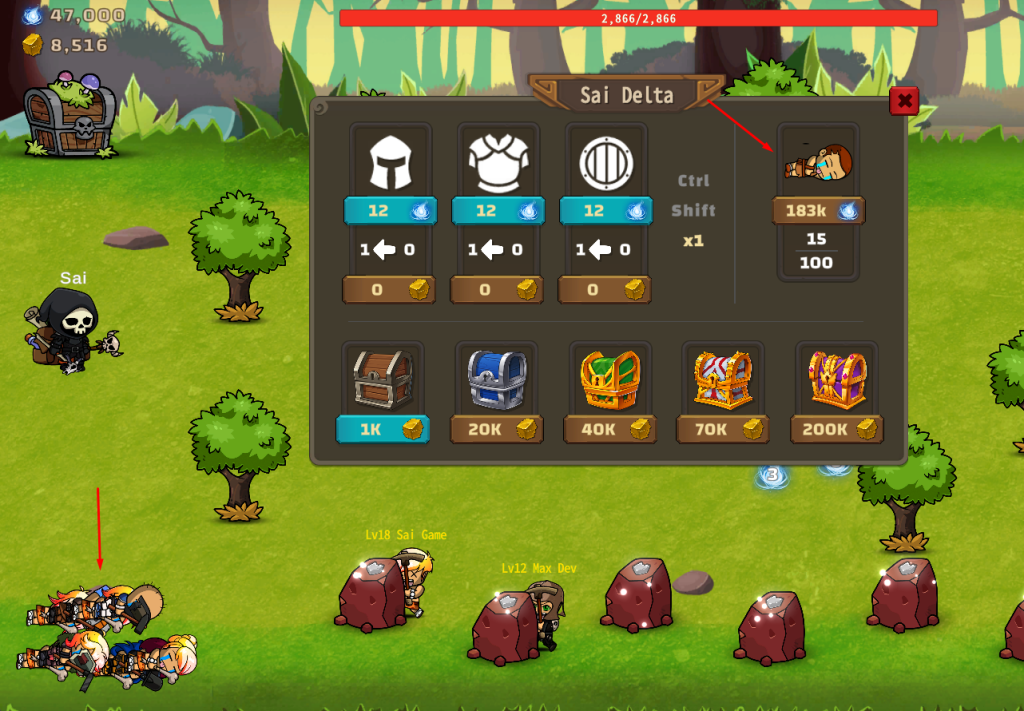Select the helmet equipment icon

coord(390,164)
